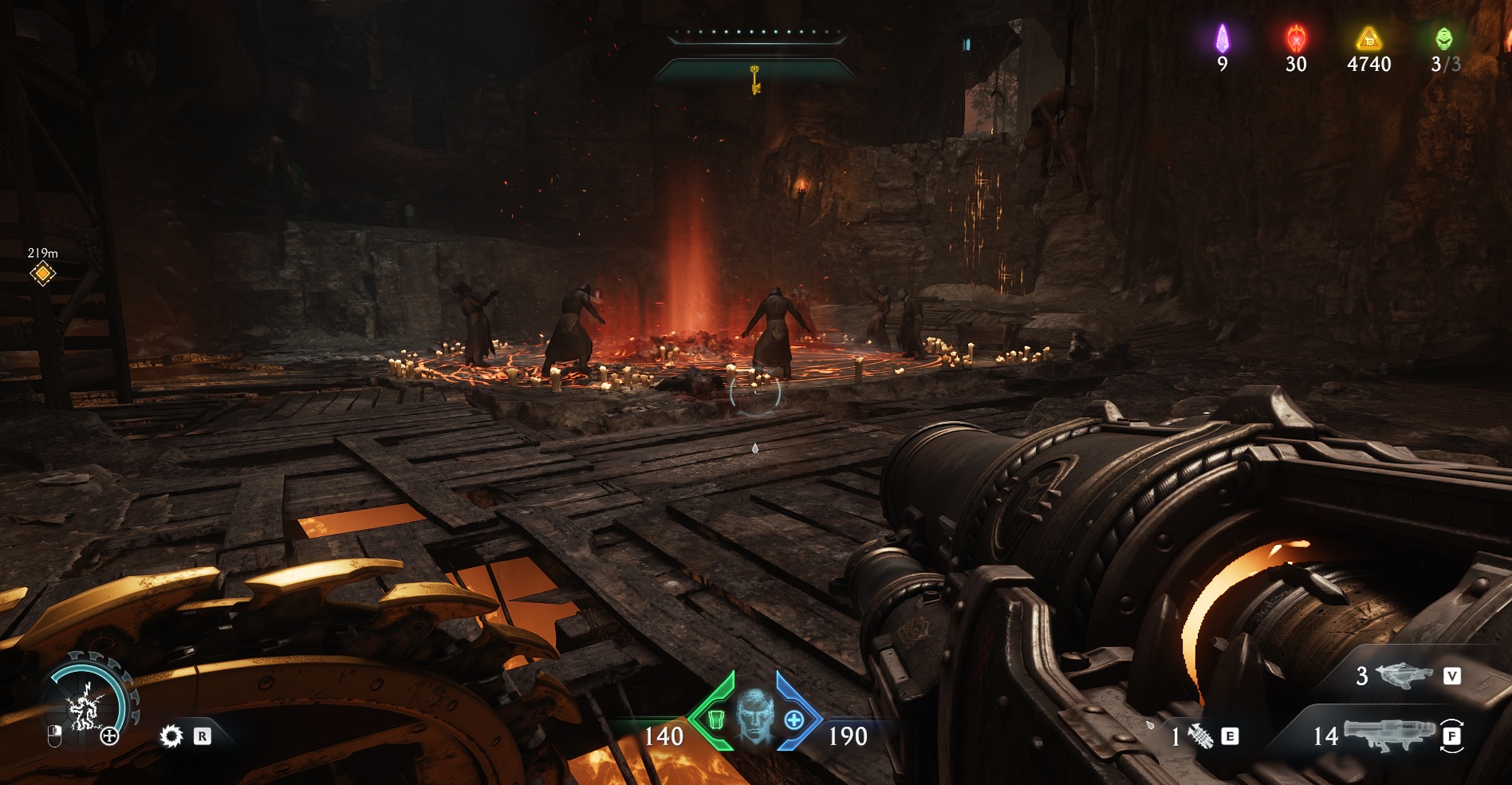
Task: Click the gold triangle currency icon
Action: pyautogui.click(x=1368, y=38)
